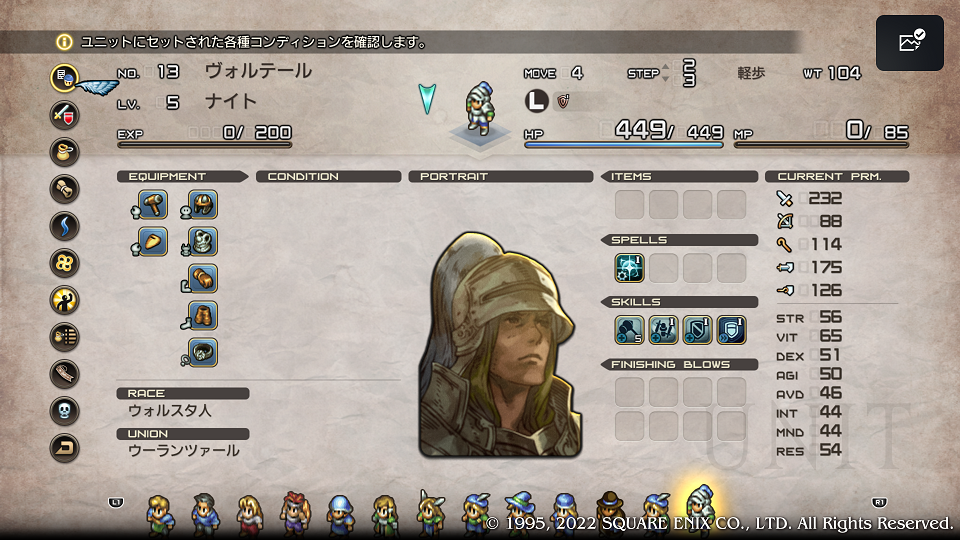
Task: Select the equipped gauntlet slot
Action: 203,278
